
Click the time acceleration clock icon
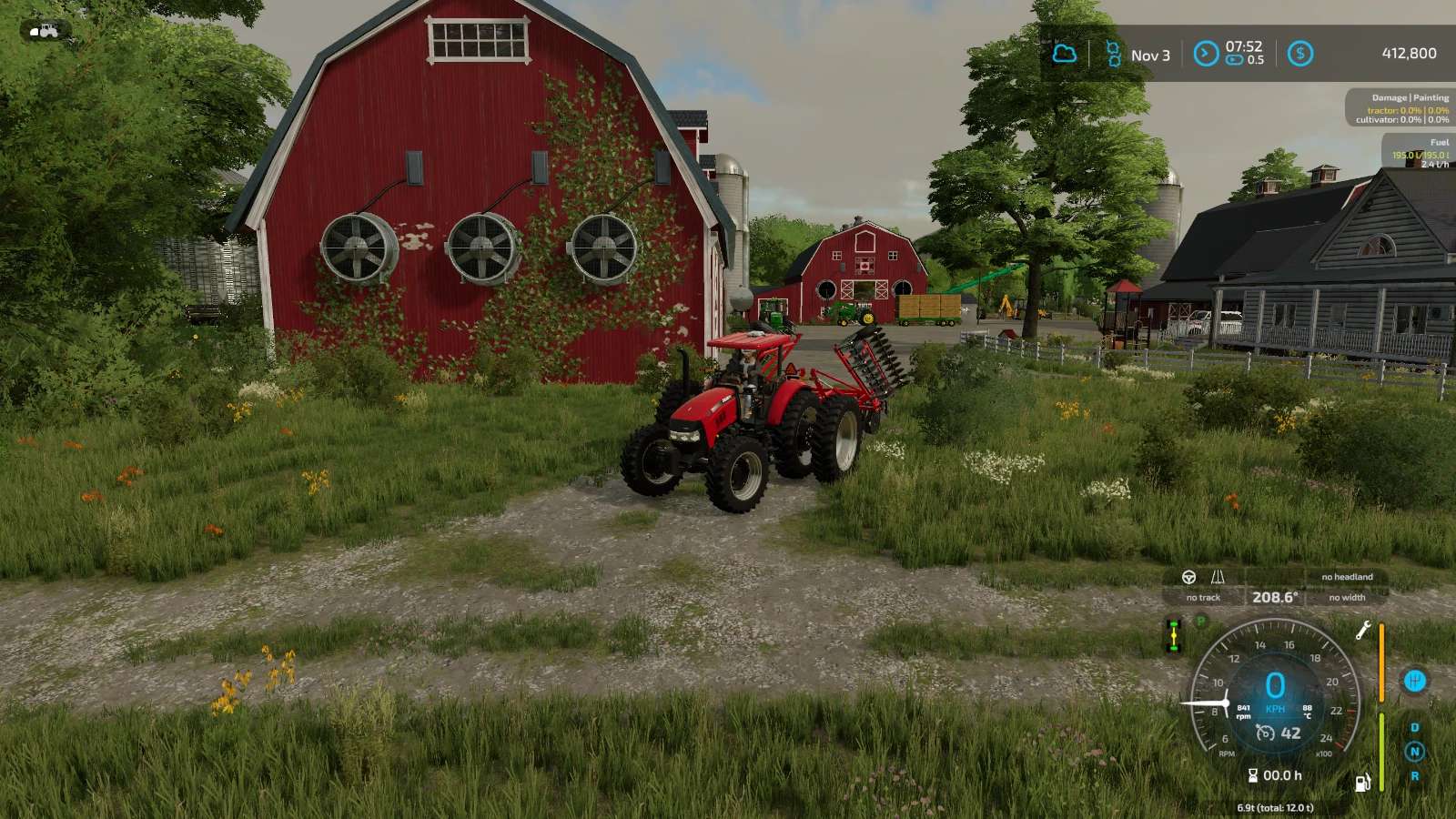1206,54
